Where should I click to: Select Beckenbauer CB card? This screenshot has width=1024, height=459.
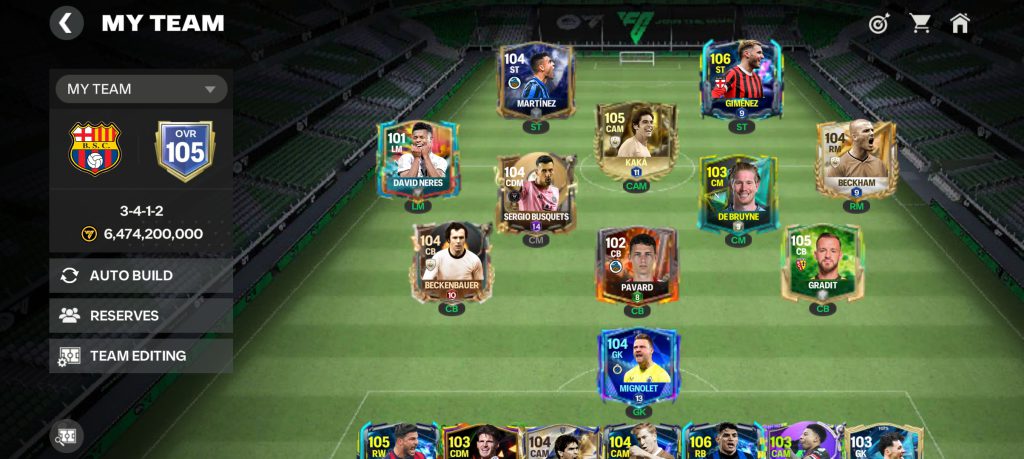coord(451,262)
